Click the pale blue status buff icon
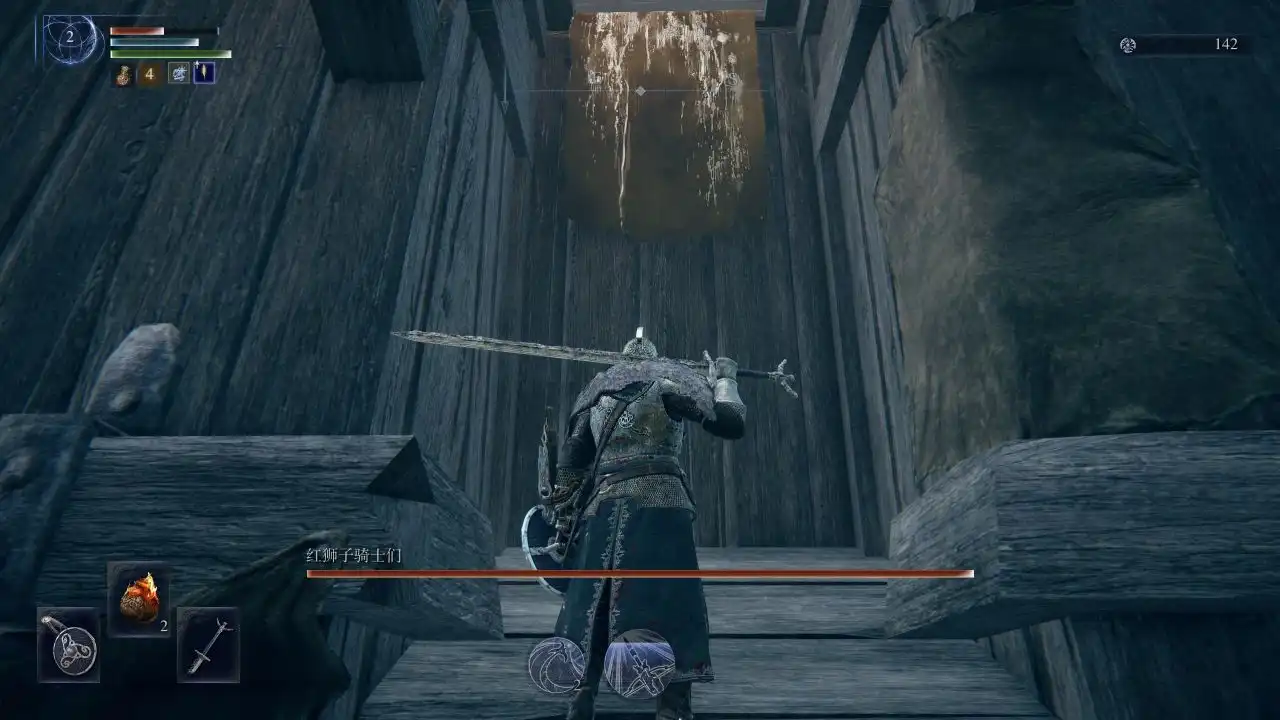1280x720 pixels. tap(179, 73)
